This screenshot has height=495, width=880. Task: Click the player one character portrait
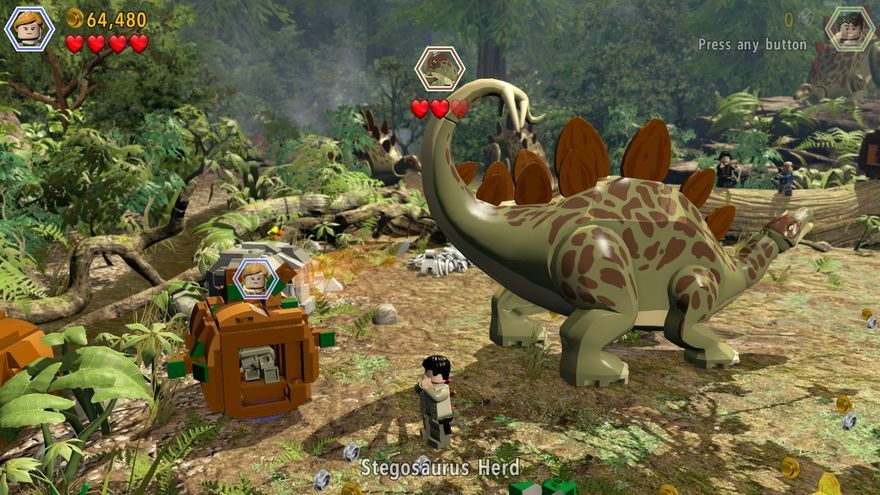point(29,28)
